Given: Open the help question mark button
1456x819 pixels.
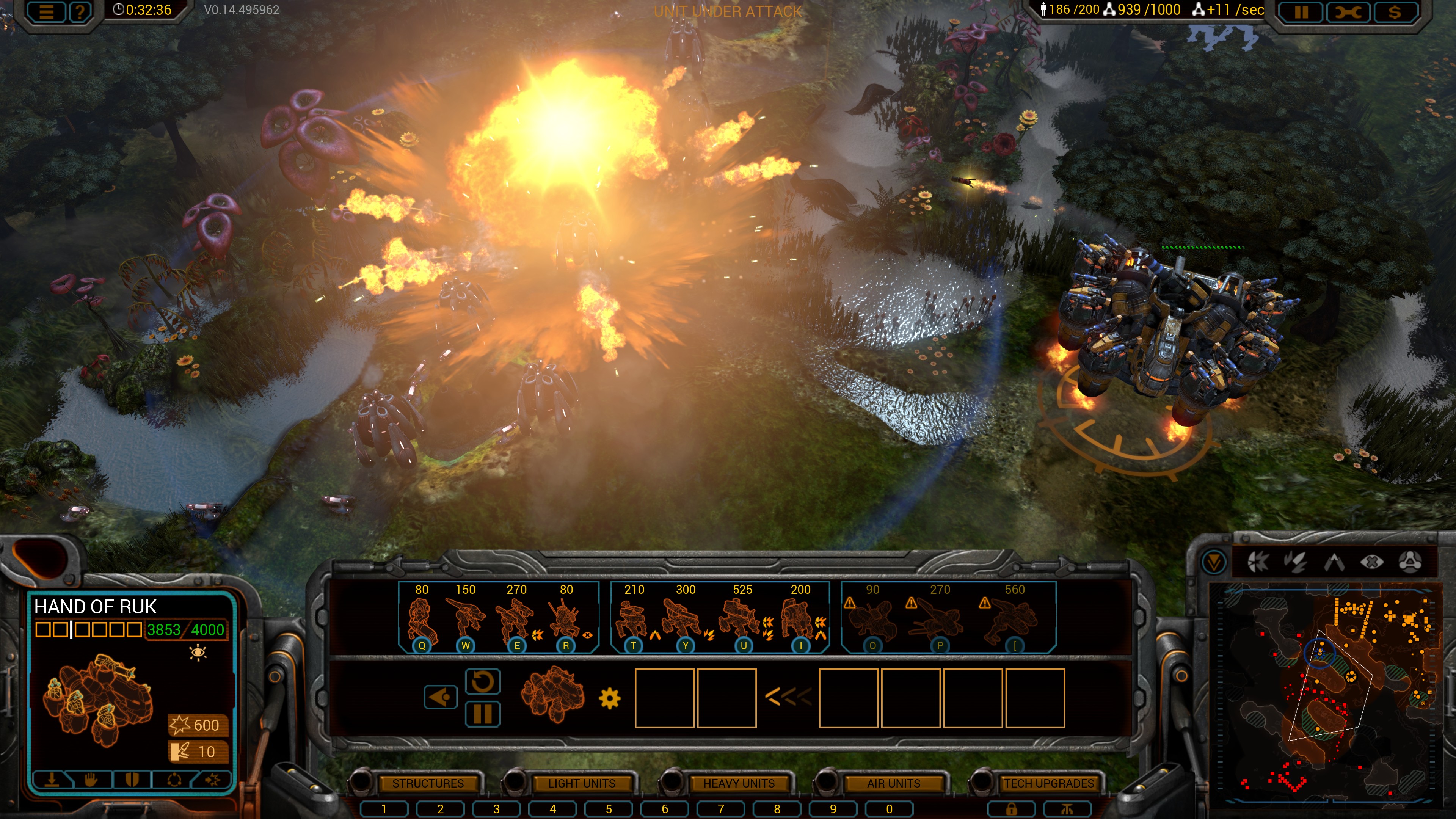Looking at the screenshot, I should coord(80,12).
